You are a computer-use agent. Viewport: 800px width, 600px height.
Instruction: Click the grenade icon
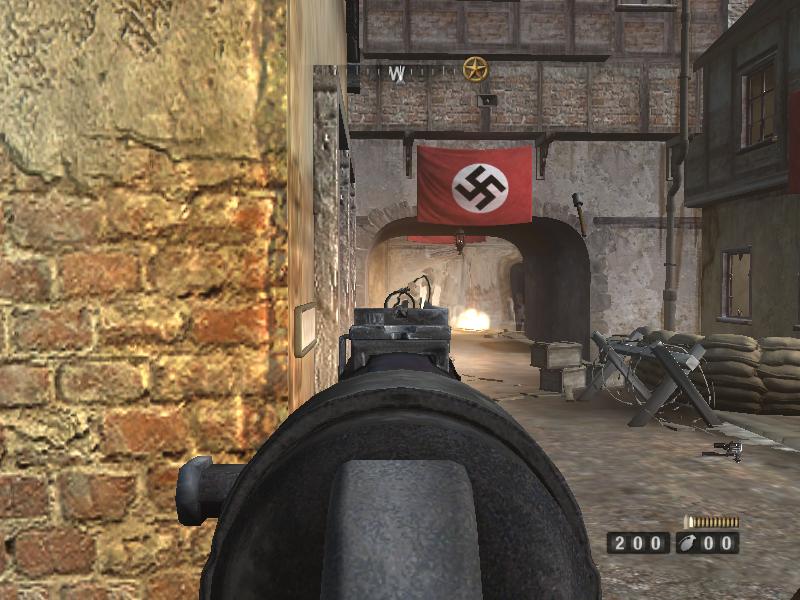(x=689, y=543)
